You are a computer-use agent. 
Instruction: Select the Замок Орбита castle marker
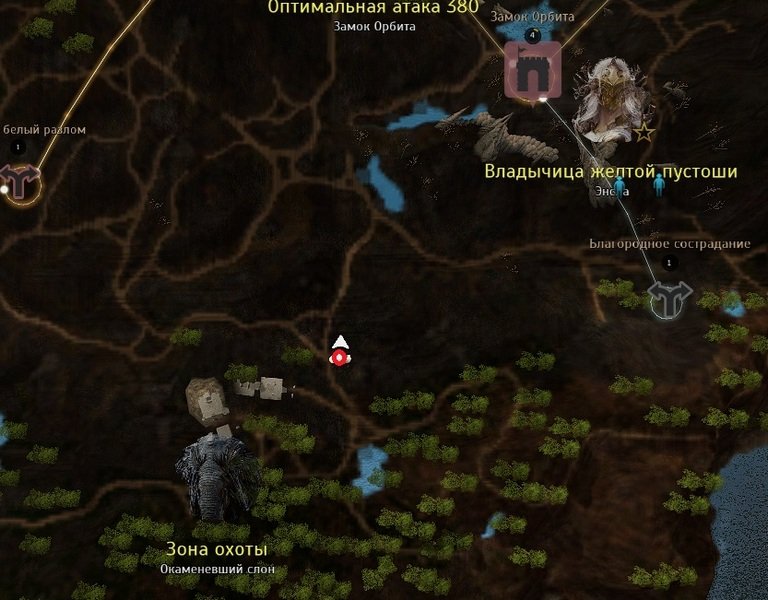point(531,70)
